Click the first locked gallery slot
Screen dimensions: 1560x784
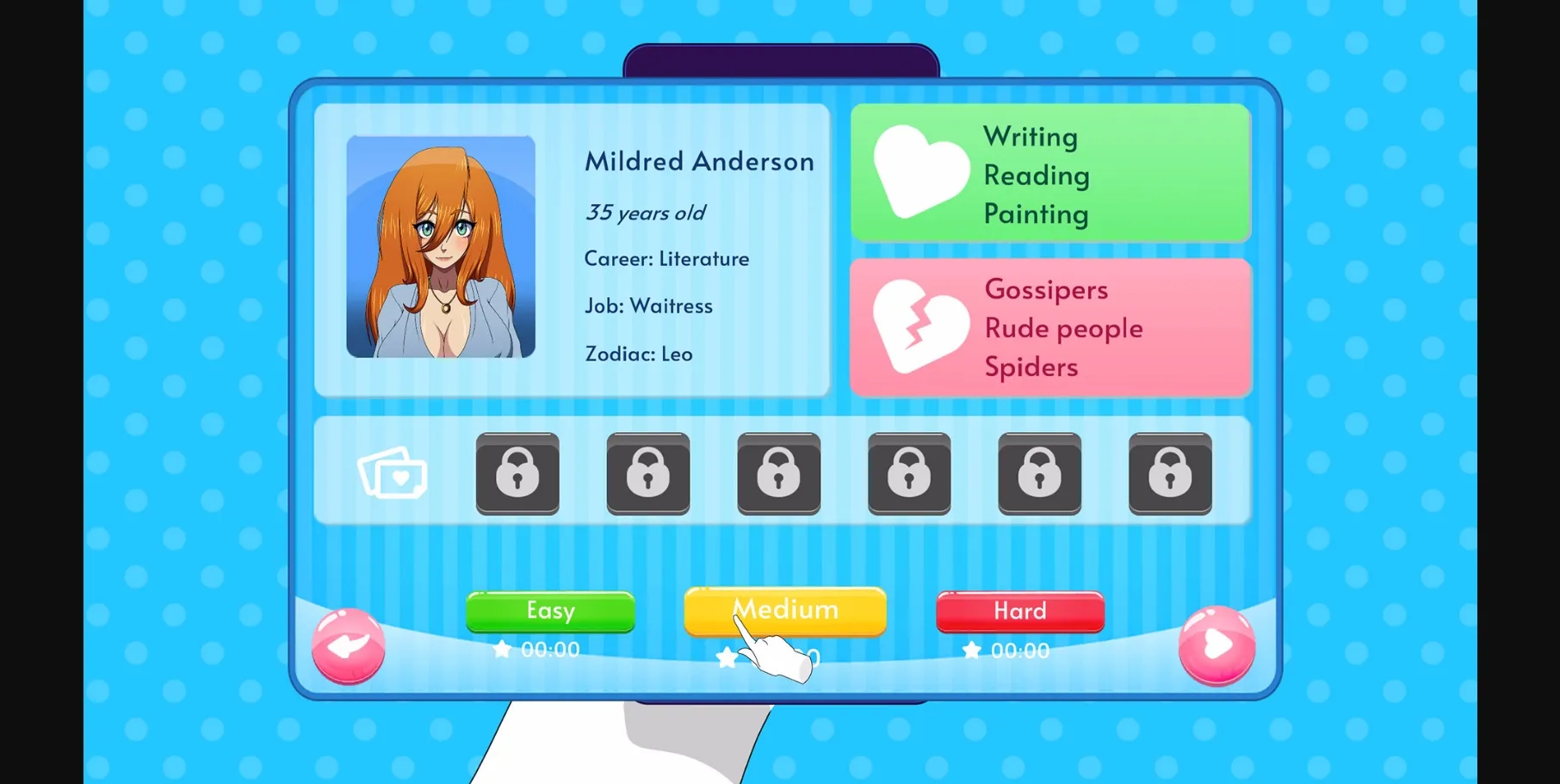point(517,474)
